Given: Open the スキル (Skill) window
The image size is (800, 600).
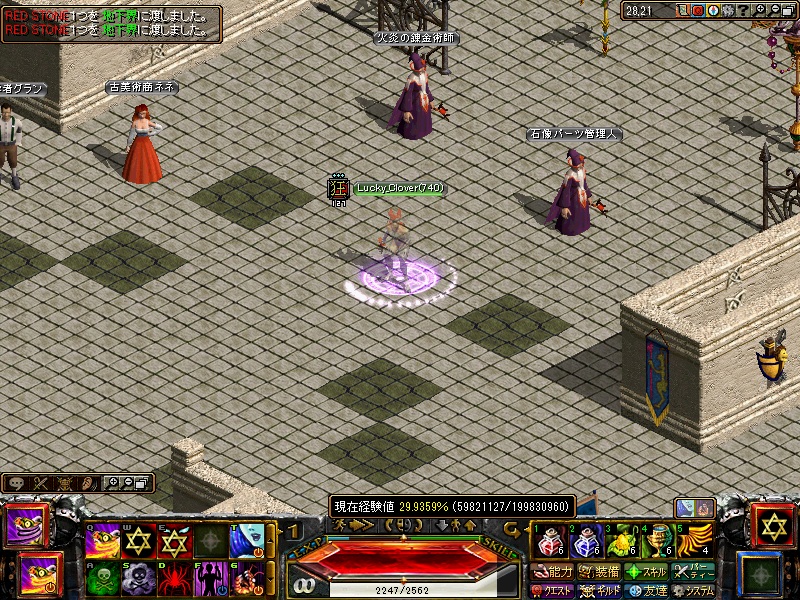Looking at the screenshot, I should [x=647, y=572].
